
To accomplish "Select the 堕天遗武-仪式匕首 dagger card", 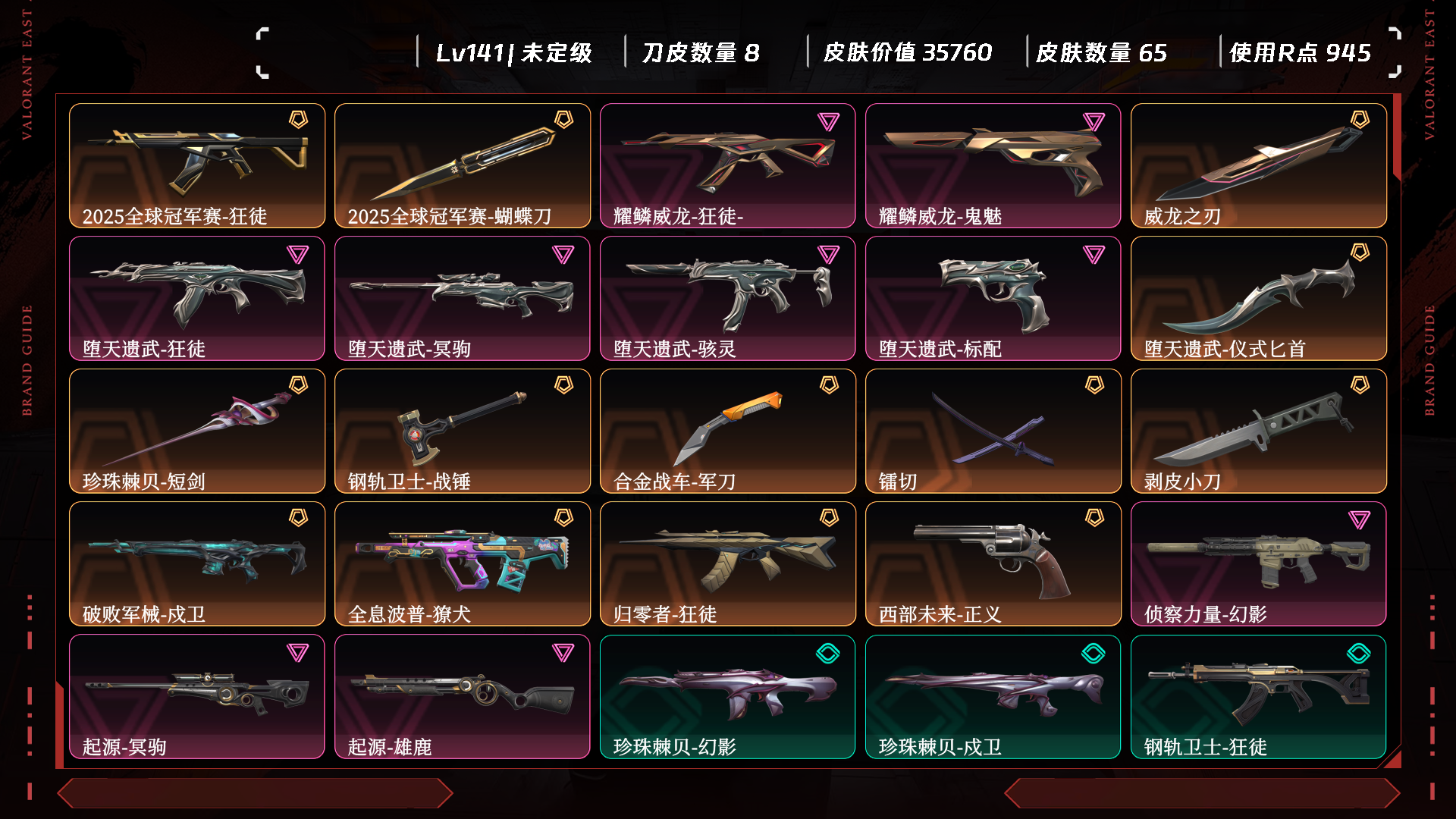I will 1259,298.
